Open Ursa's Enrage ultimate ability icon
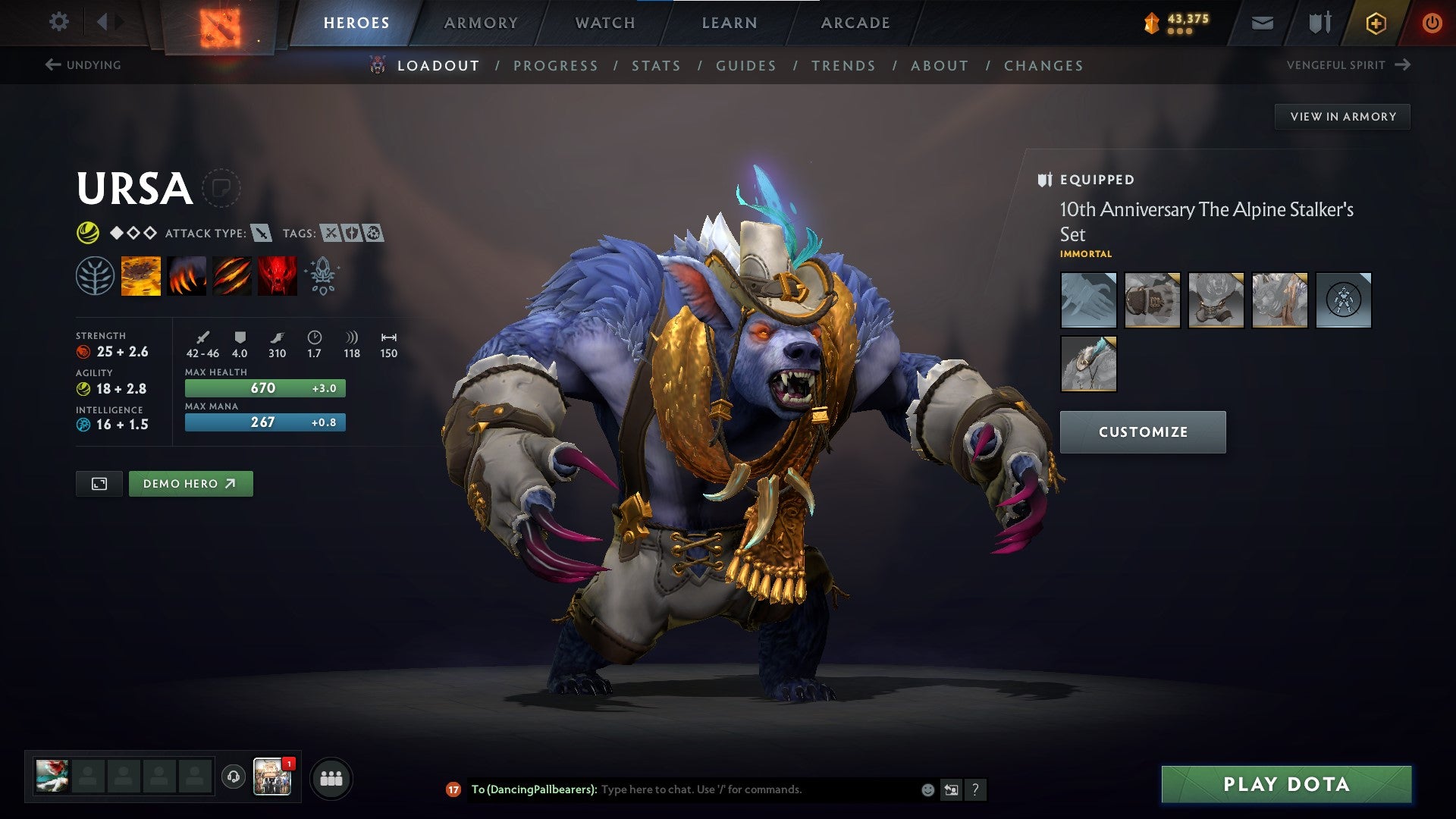Image resolution: width=1456 pixels, height=819 pixels. 278,275
